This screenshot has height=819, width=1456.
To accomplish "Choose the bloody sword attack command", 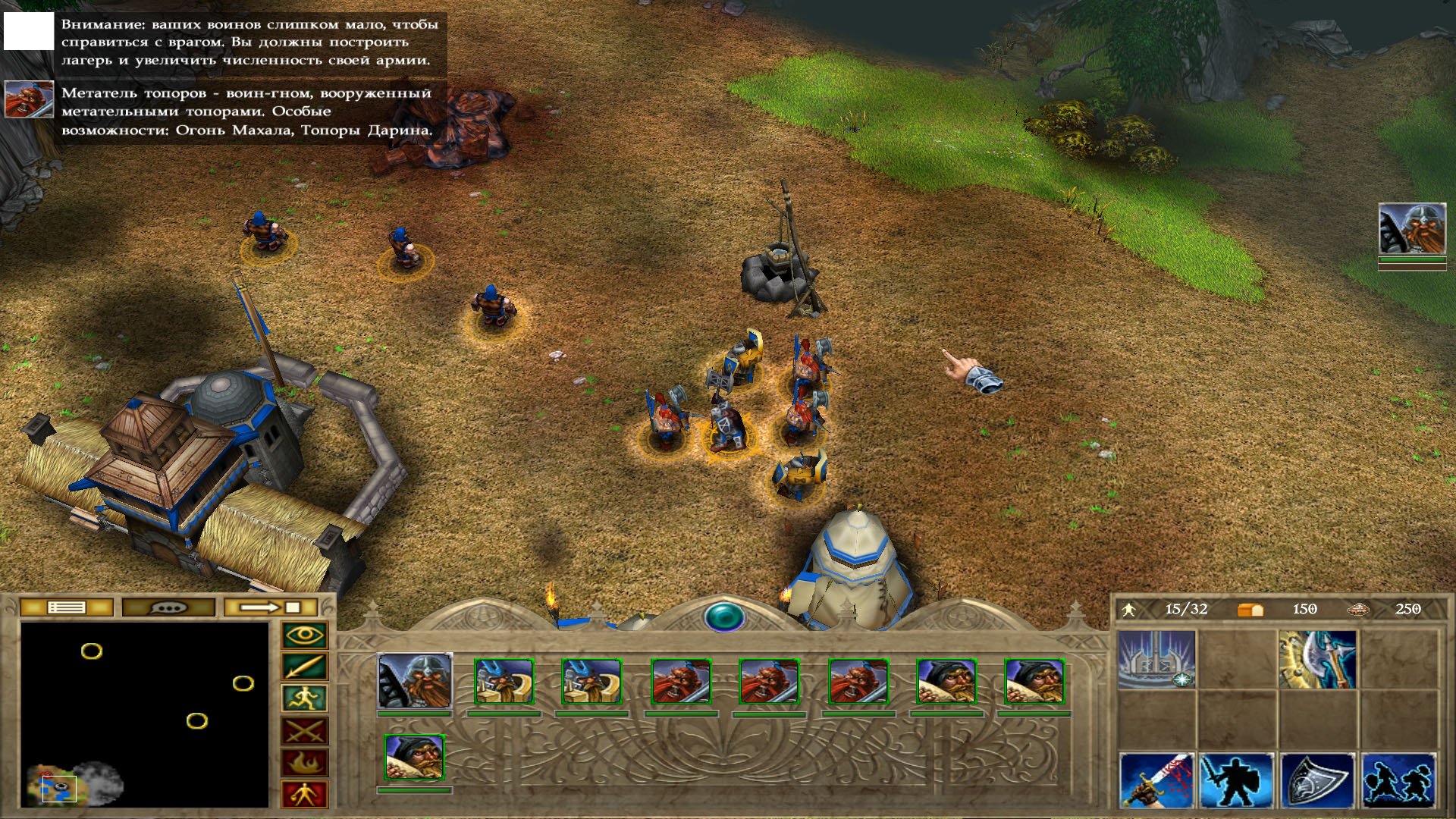I will coord(1156,780).
